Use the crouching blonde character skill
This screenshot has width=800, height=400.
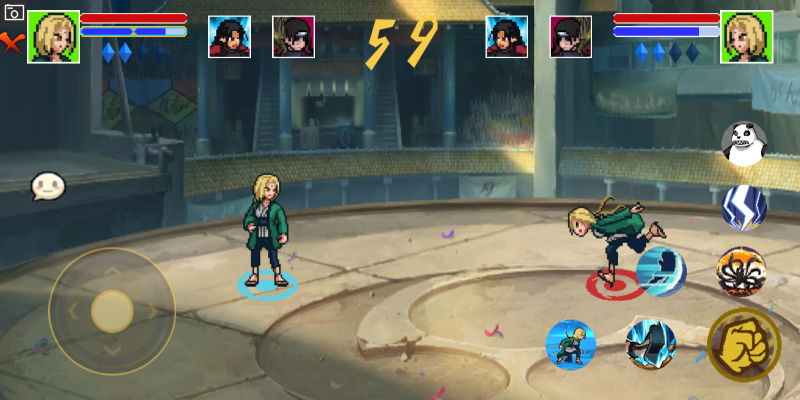[570, 345]
